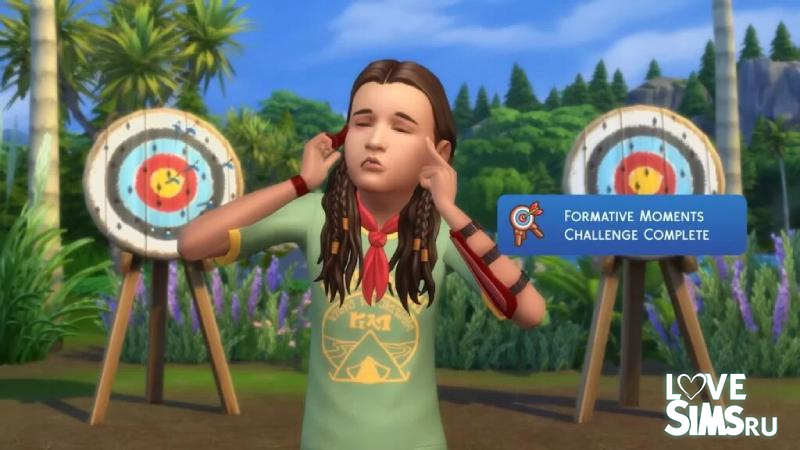Screen dimensions: 800x450
Task: Select the archery target icon in the notification
Action: (x=526, y=225)
